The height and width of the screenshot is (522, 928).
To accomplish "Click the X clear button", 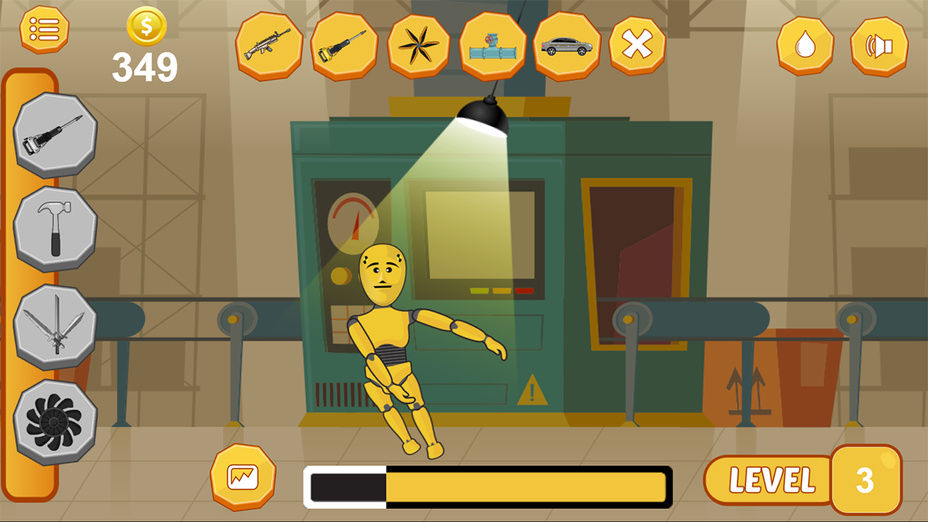I will pyautogui.click(x=637, y=45).
